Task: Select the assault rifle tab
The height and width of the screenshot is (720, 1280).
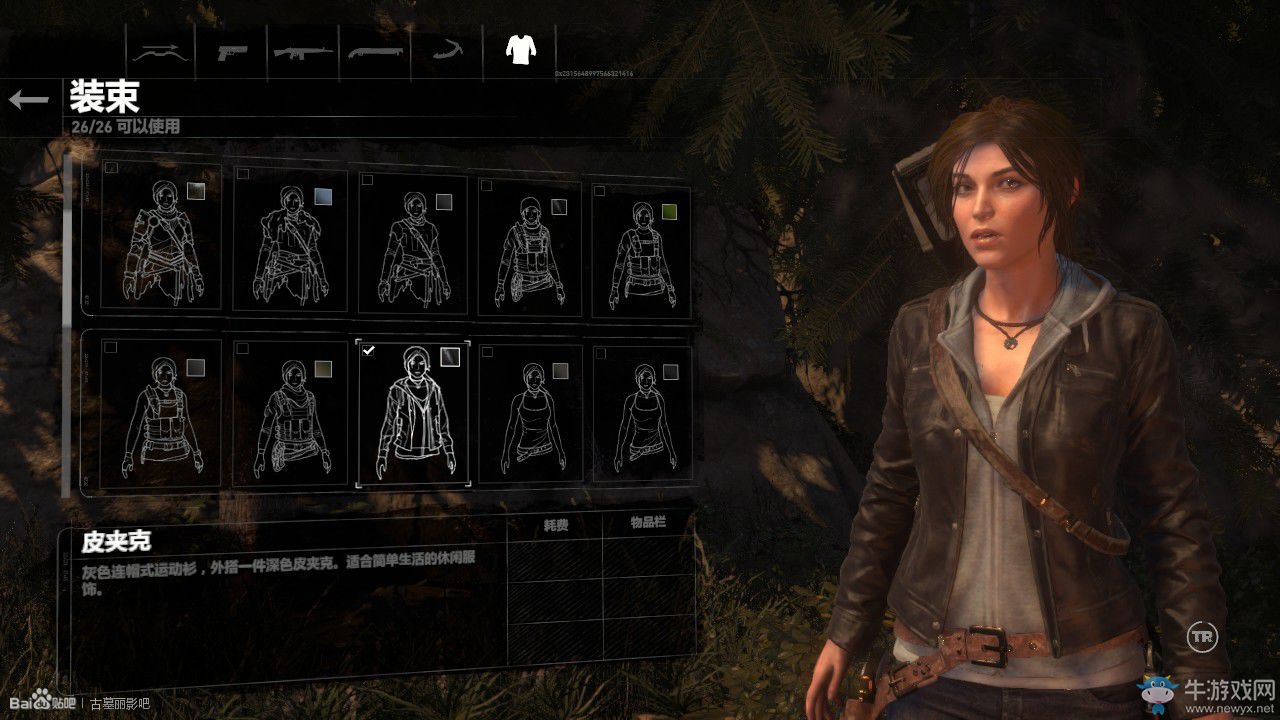Action: tap(304, 50)
